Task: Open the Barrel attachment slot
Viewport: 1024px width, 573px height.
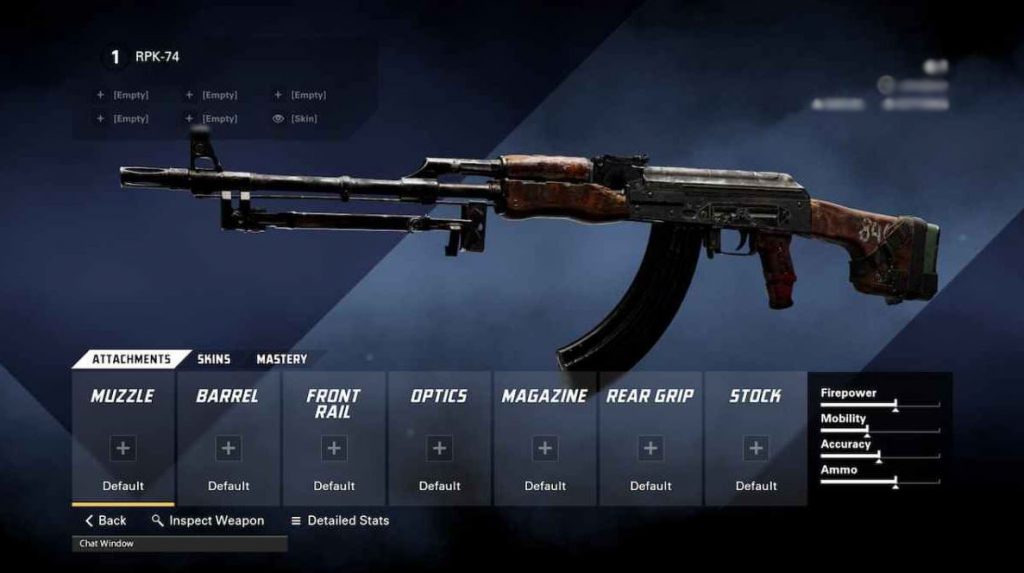Action: [x=228, y=448]
